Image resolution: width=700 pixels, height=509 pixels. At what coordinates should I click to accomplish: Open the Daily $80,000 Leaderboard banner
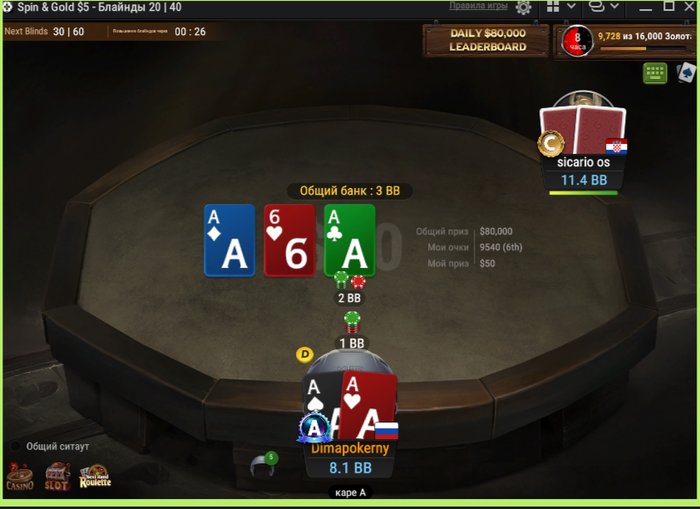tap(488, 40)
